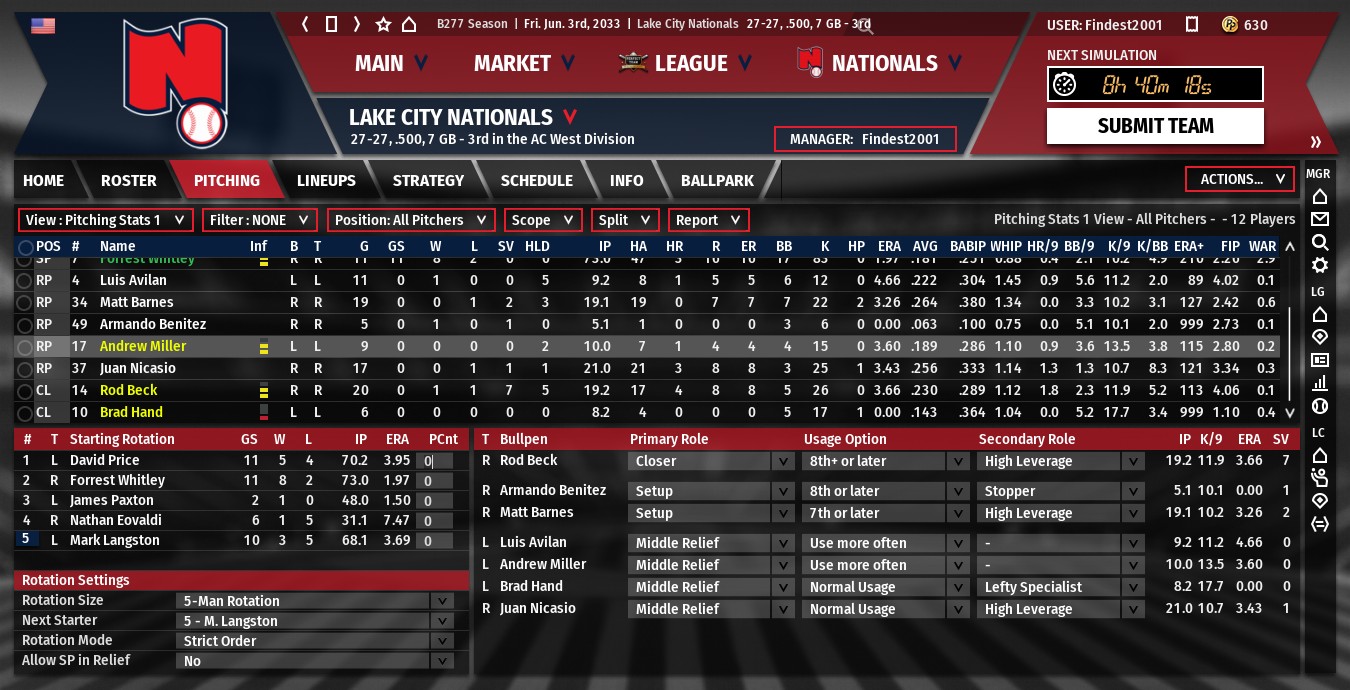The height and width of the screenshot is (690, 1350).
Task: Sort pitchers by ERA column header
Action: click(x=889, y=246)
